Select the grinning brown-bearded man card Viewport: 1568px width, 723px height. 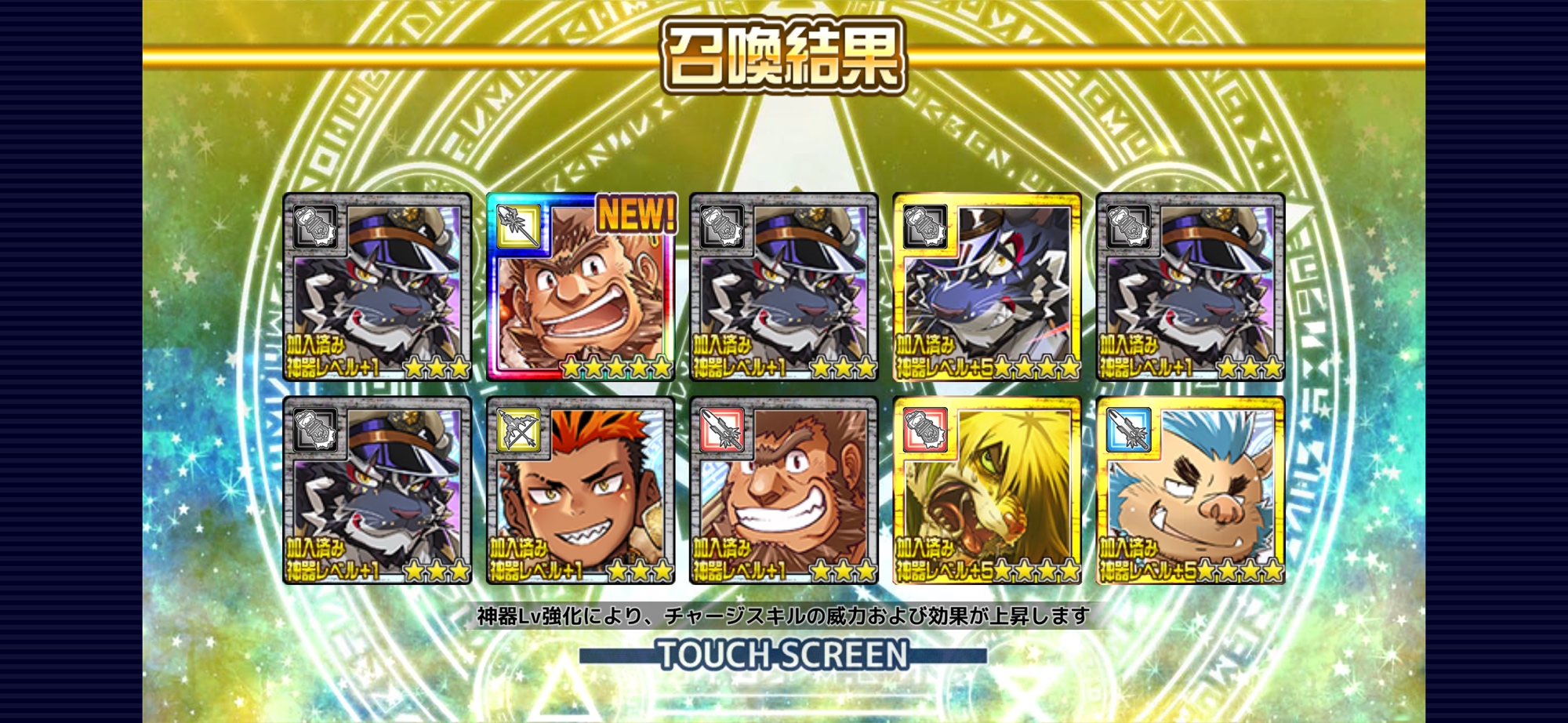[783, 491]
